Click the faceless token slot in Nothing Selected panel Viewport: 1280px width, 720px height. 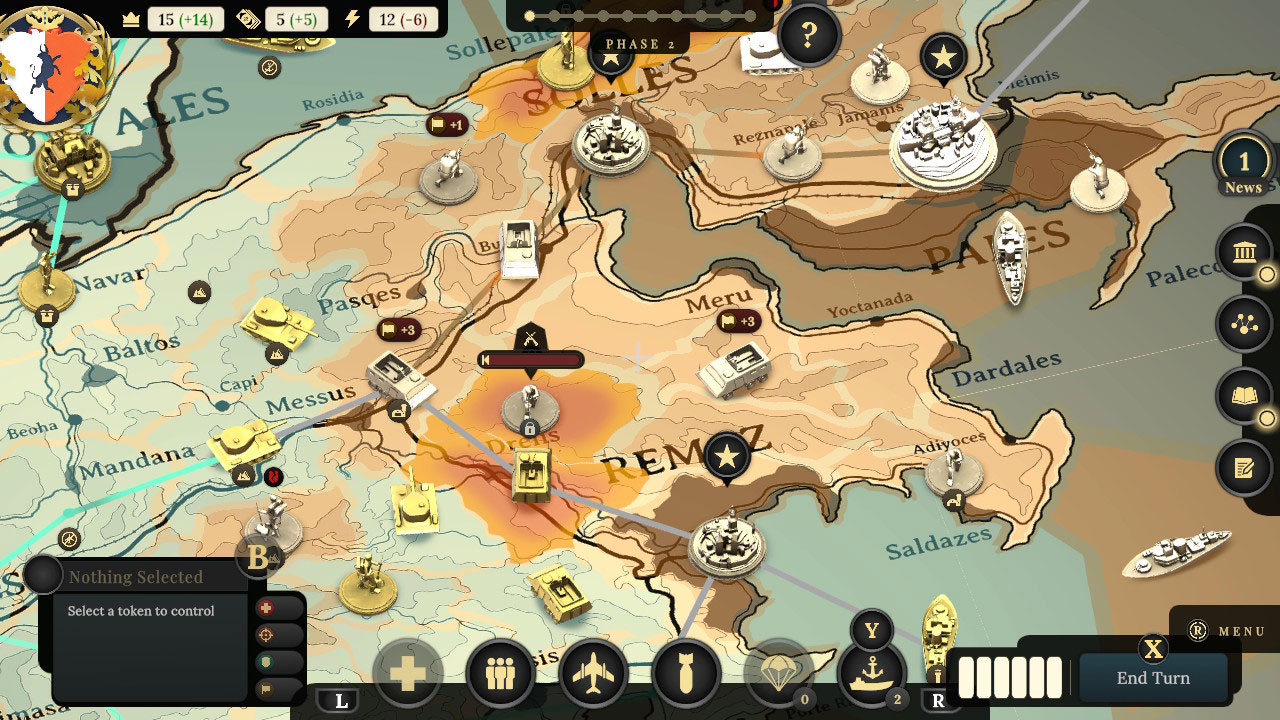point(42,575)
